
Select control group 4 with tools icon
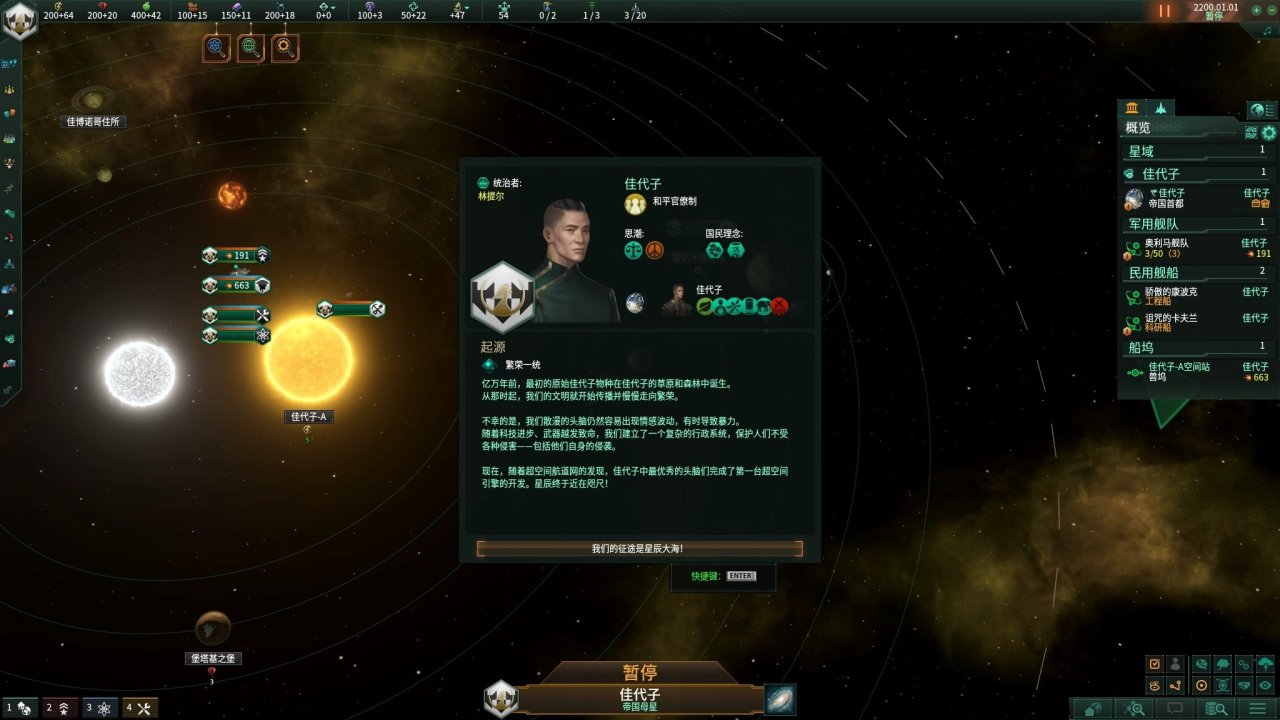pos(141,708)
